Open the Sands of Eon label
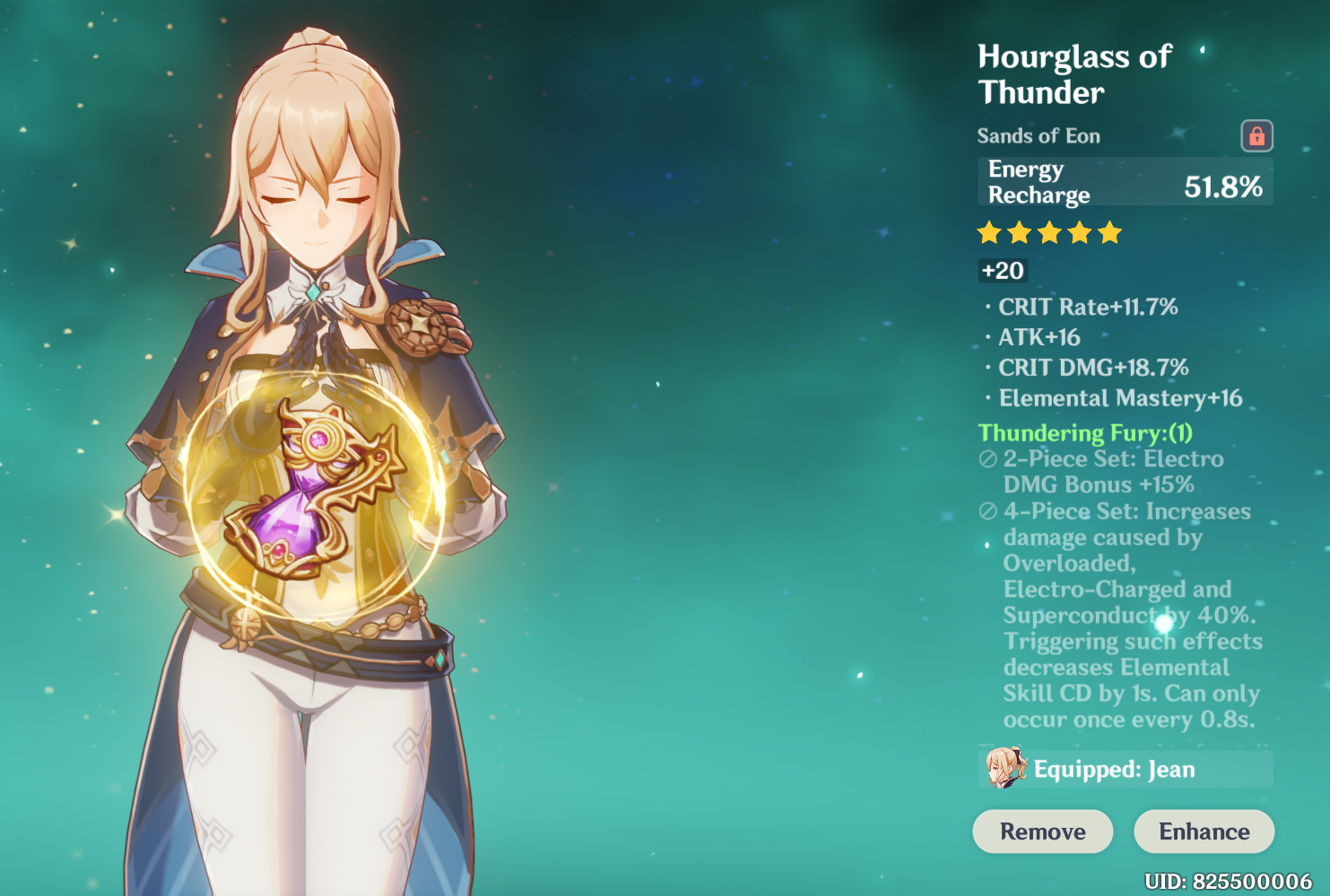This screenshot has height=896, width=1330. coord(1039,135)
